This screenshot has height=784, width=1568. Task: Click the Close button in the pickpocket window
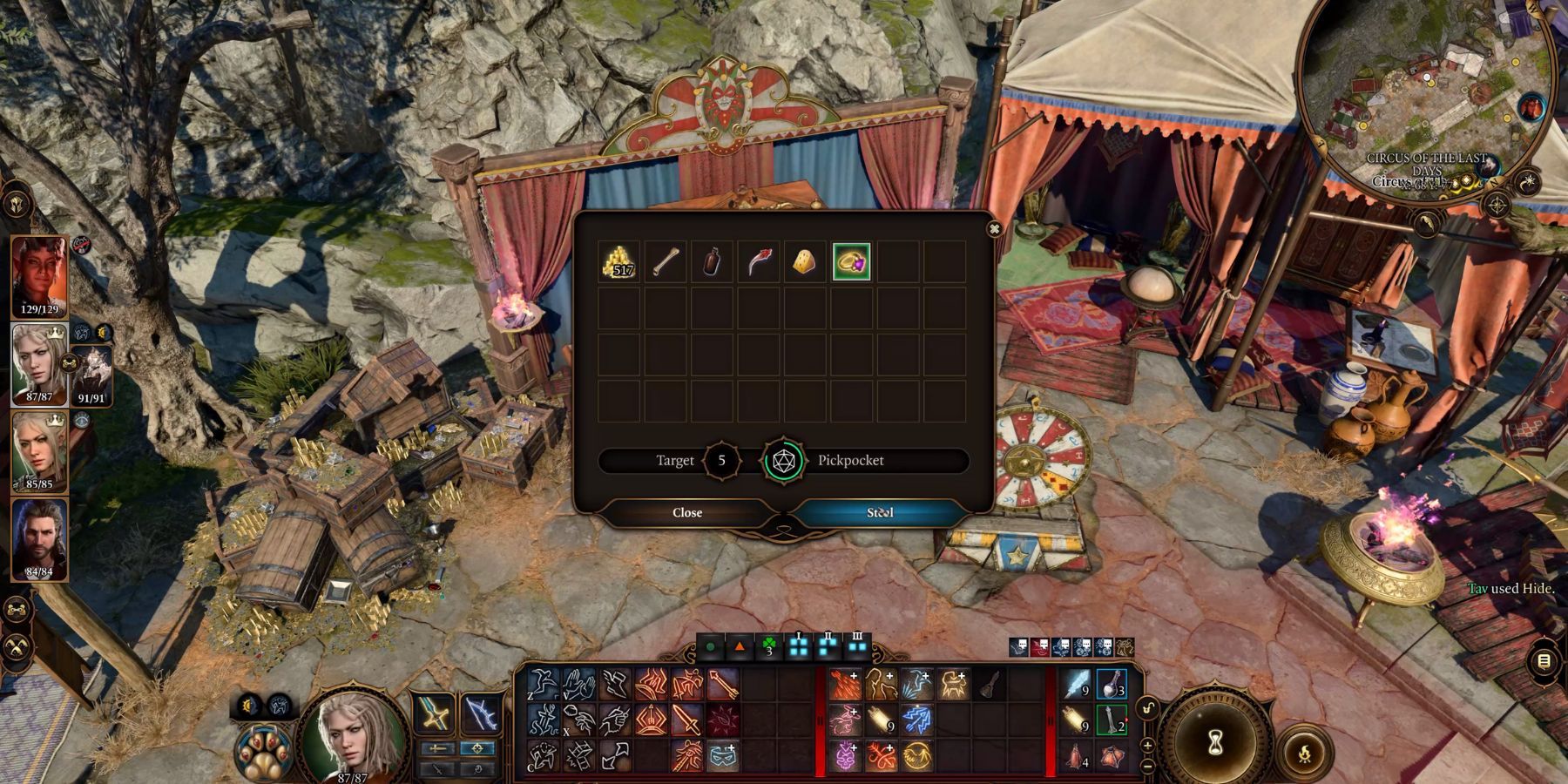coord(688,512)
